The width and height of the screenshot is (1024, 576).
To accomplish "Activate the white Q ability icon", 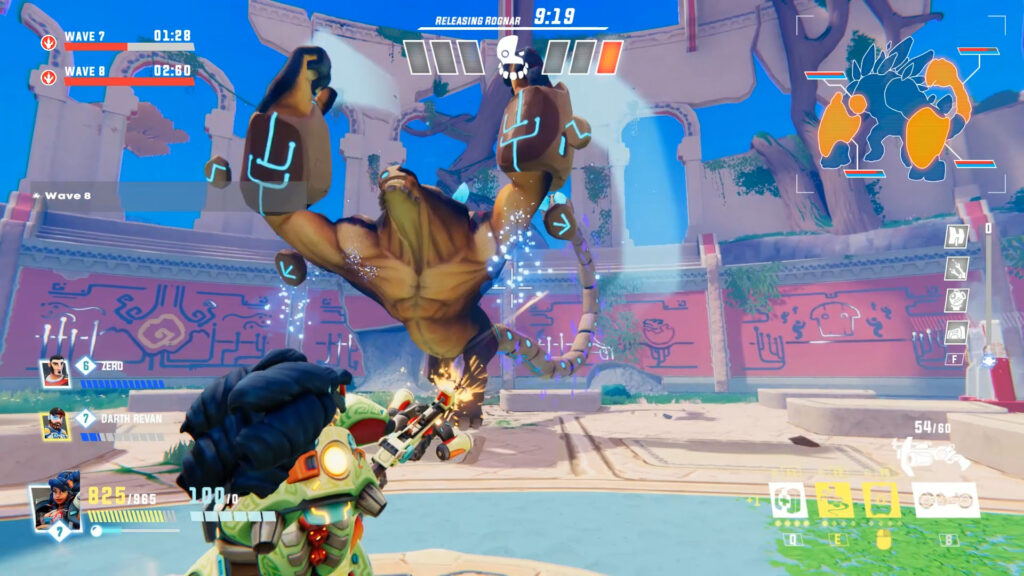I will pyautogui.click(x=788, y=500).
